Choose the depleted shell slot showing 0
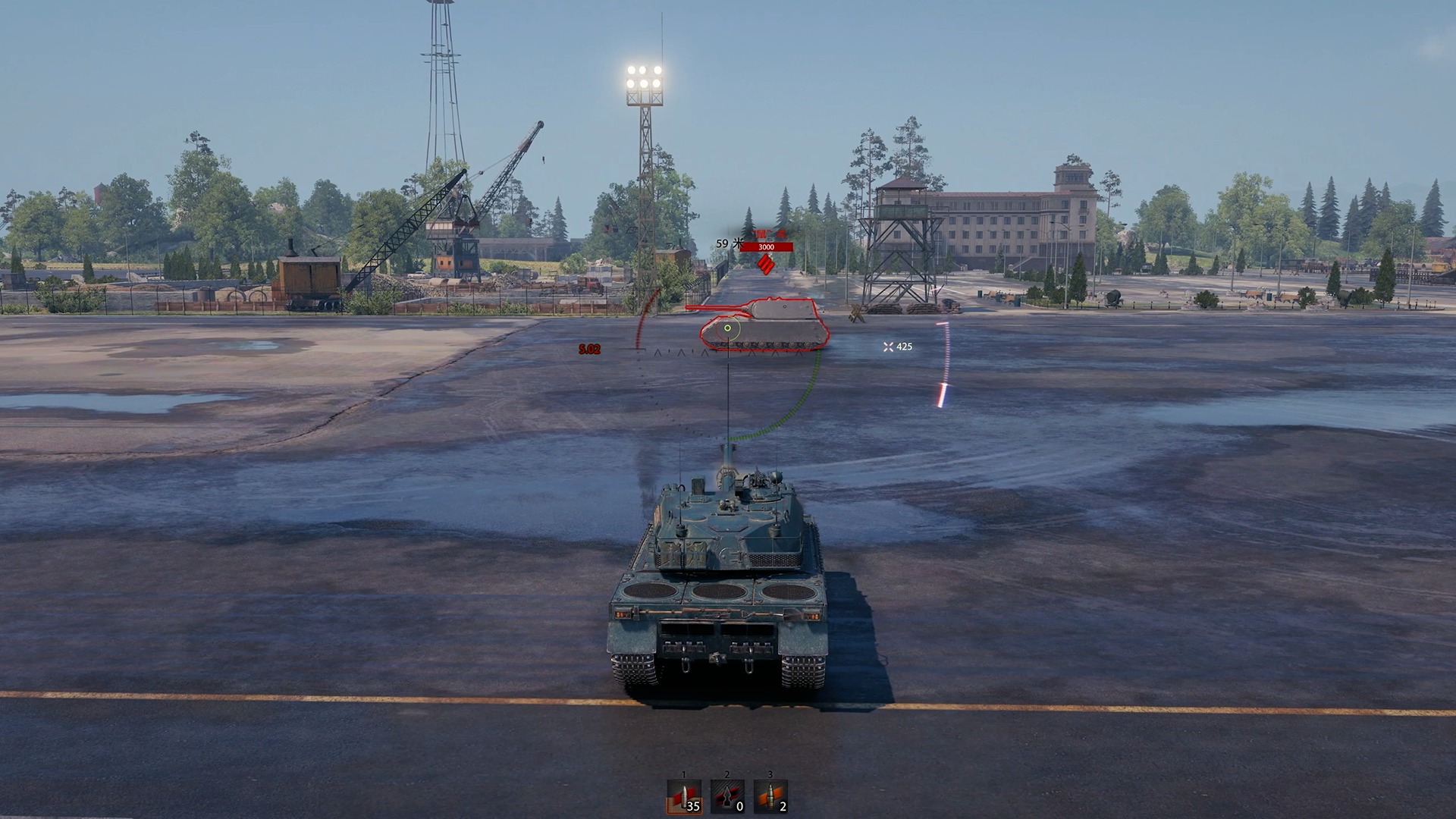Viewport: 1456px width, 819px height. click(727, 797)
